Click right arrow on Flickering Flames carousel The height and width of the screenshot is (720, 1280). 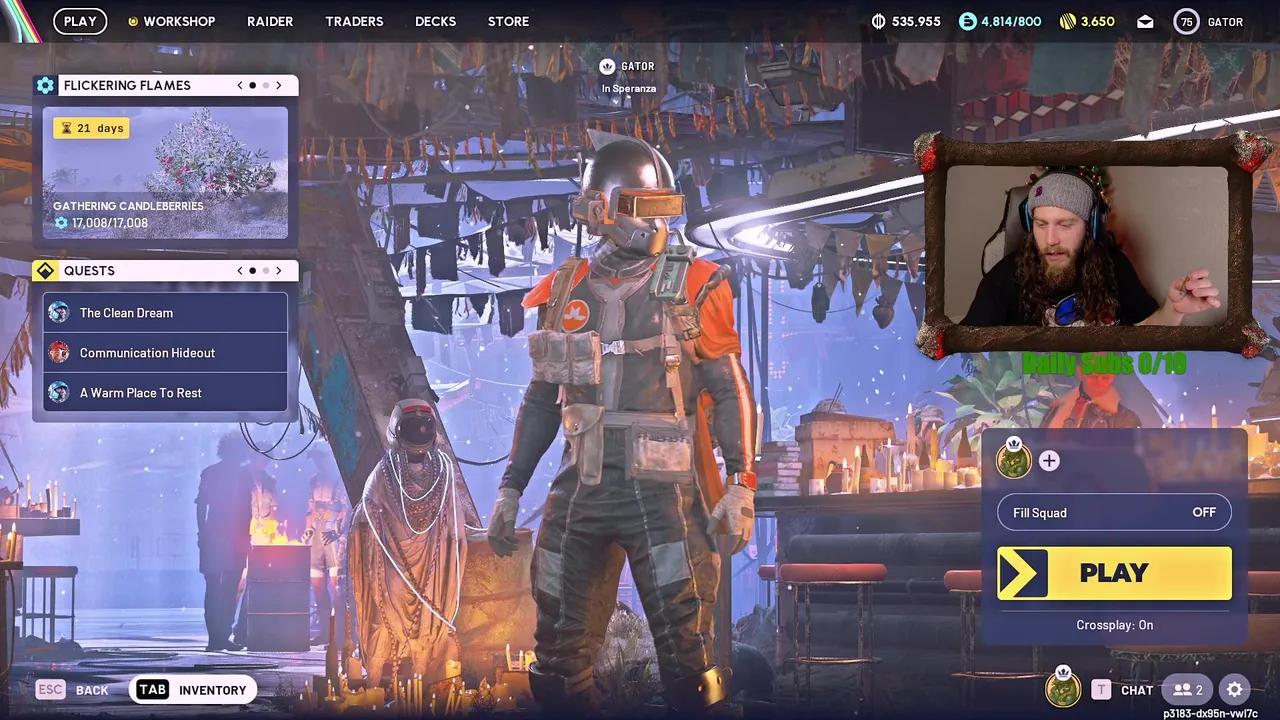pos(278,85)
